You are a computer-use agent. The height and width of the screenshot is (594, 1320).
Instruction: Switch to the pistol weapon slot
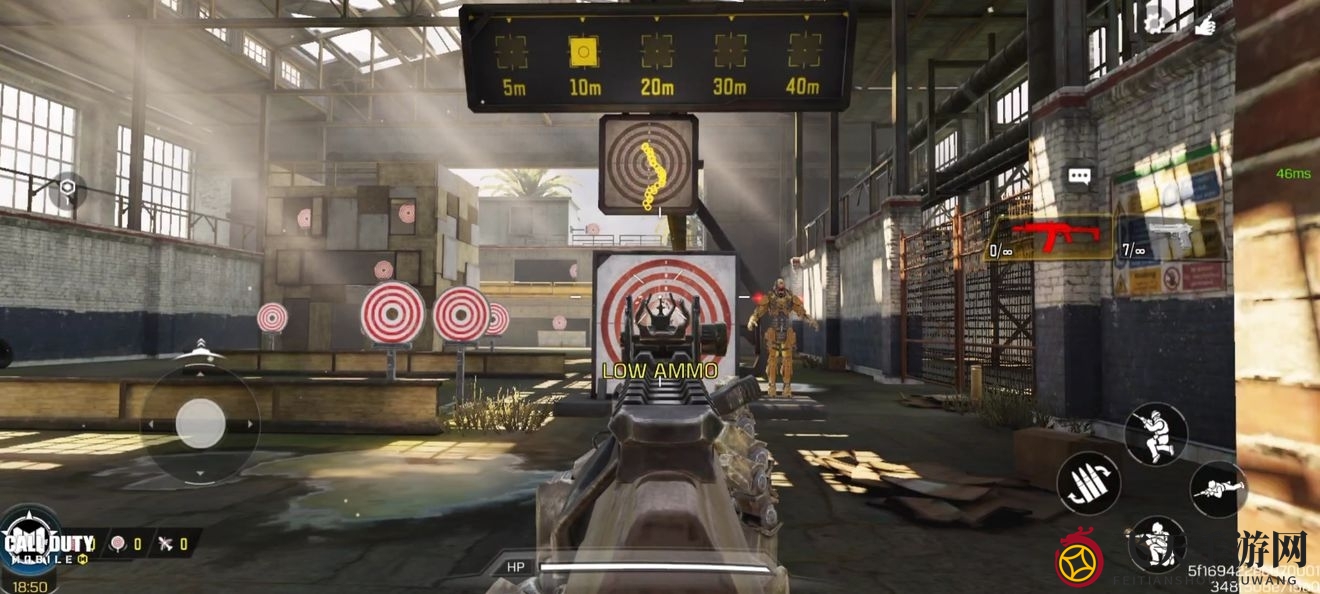1171,238
